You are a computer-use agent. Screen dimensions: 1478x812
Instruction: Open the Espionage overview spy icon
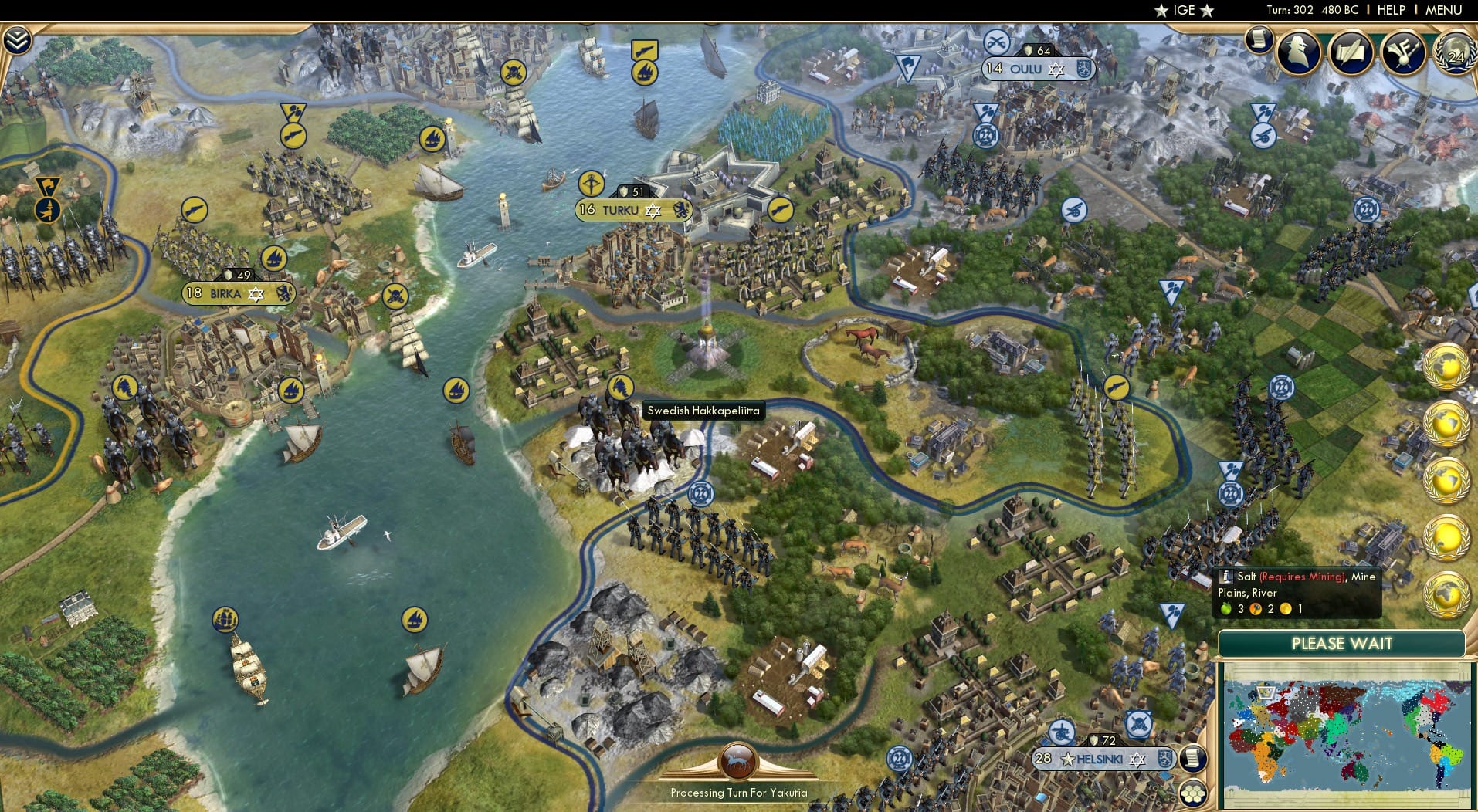click(1297, 52)
